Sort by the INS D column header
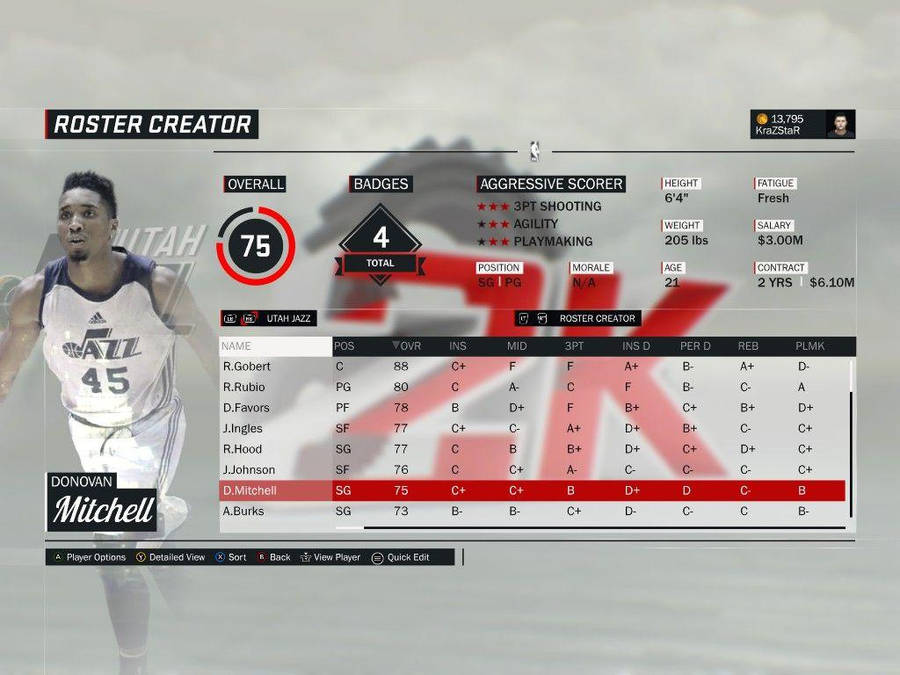 [x=636, y=346]
